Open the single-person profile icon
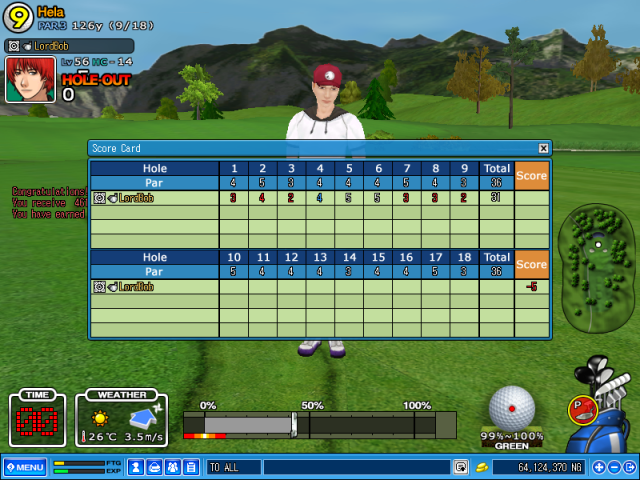Screen dimensions: 640x480 click(x=137, y=467)
